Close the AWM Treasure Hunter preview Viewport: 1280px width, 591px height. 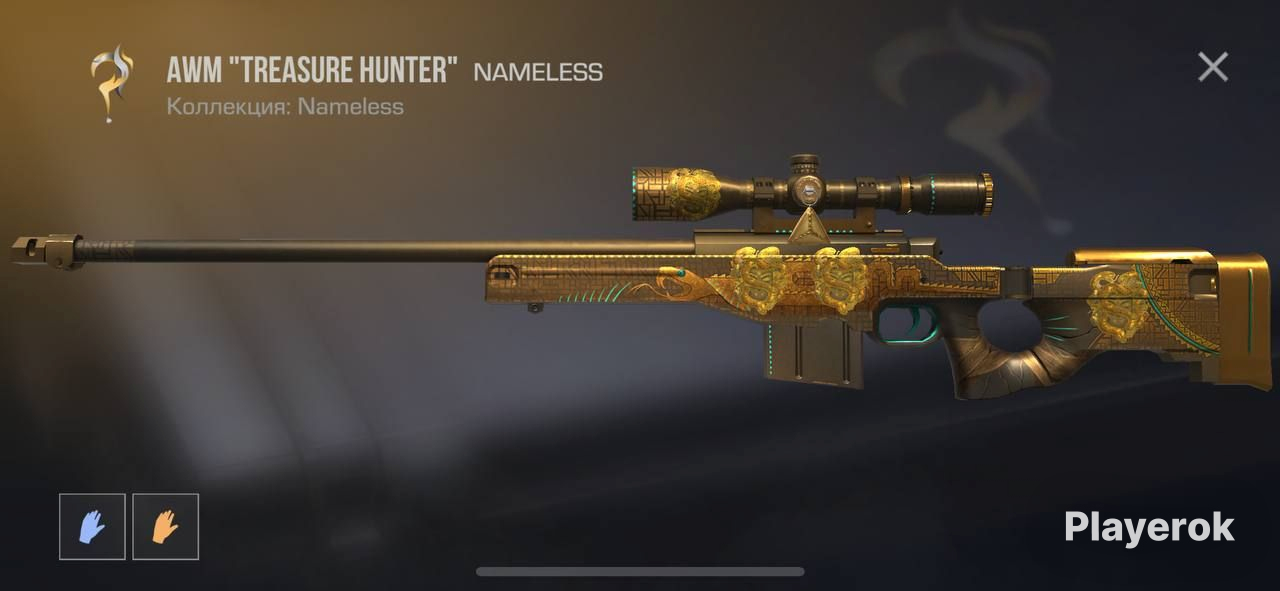pyautogui.click(x=1213, y=67)
